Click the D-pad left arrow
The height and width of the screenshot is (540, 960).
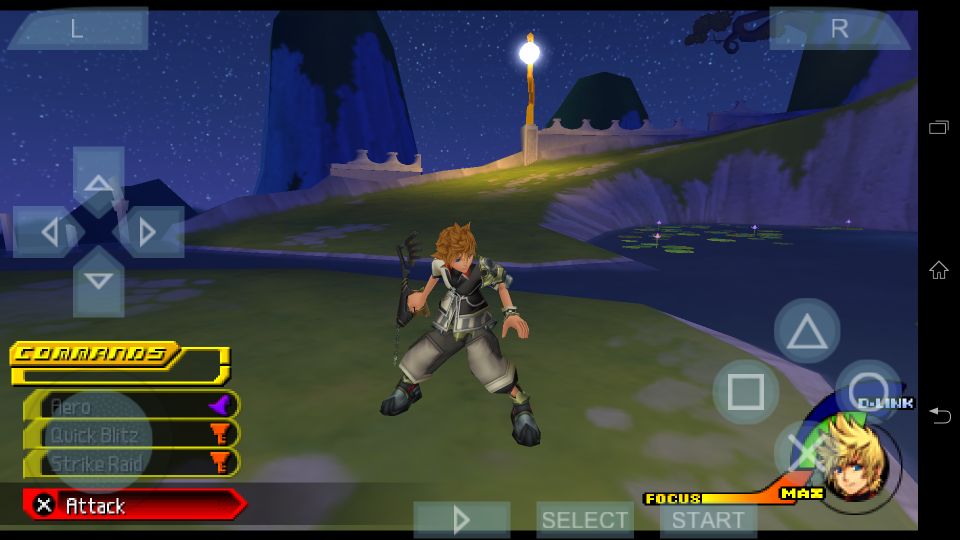(48, 232)
